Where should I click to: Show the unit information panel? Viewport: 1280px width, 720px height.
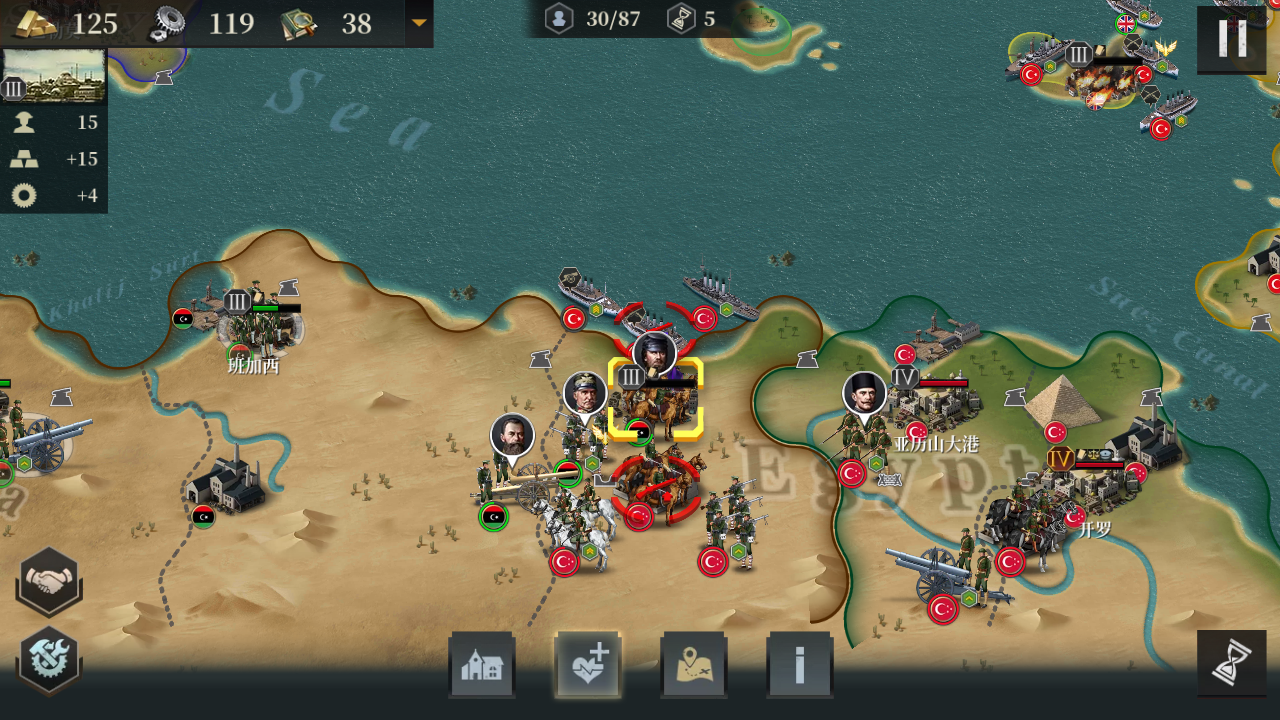click(x=799, y=665)
